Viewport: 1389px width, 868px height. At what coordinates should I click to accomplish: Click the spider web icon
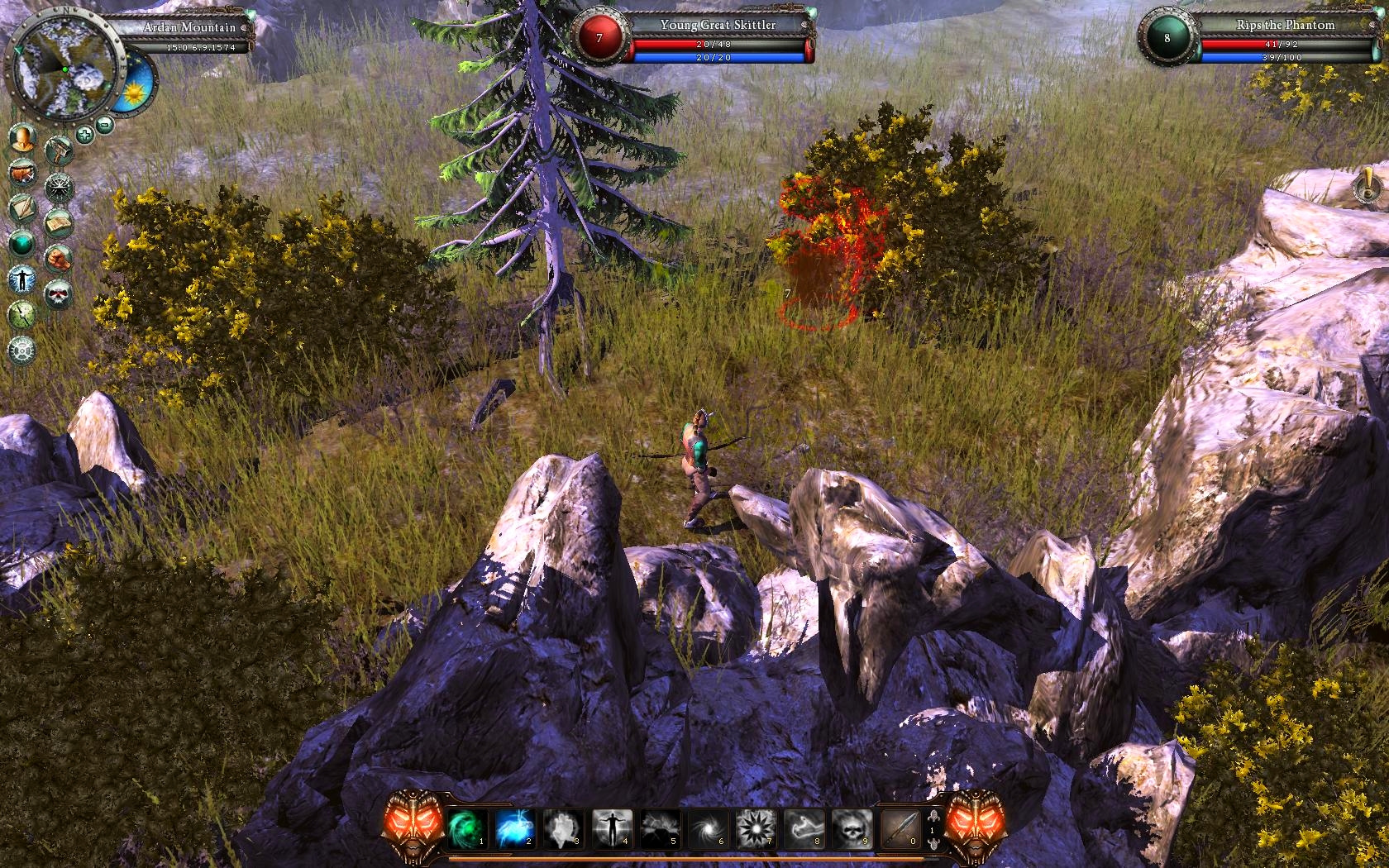tap(60, 188)
